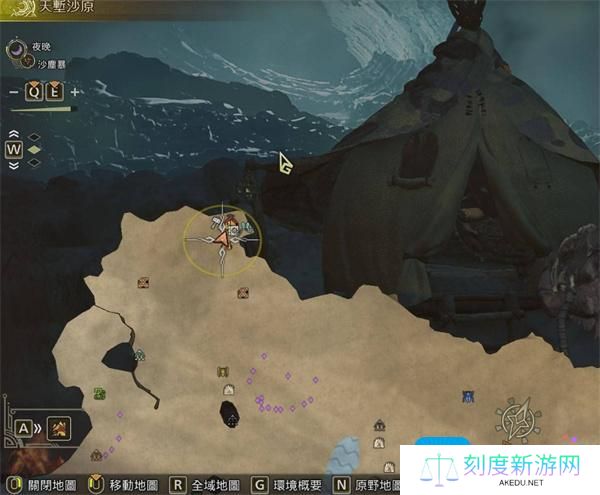Close the map via 關閉地圖
Viewport: 600px width, 495px height.
coord(42,485)
